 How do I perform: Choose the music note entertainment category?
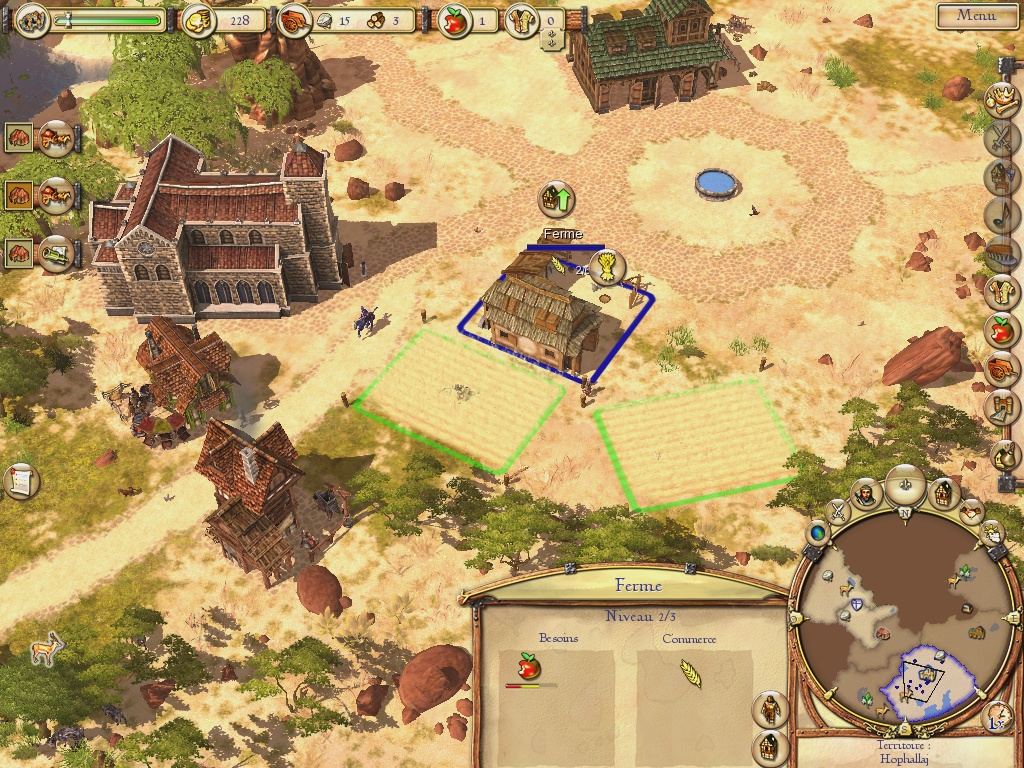(1000, 214)
